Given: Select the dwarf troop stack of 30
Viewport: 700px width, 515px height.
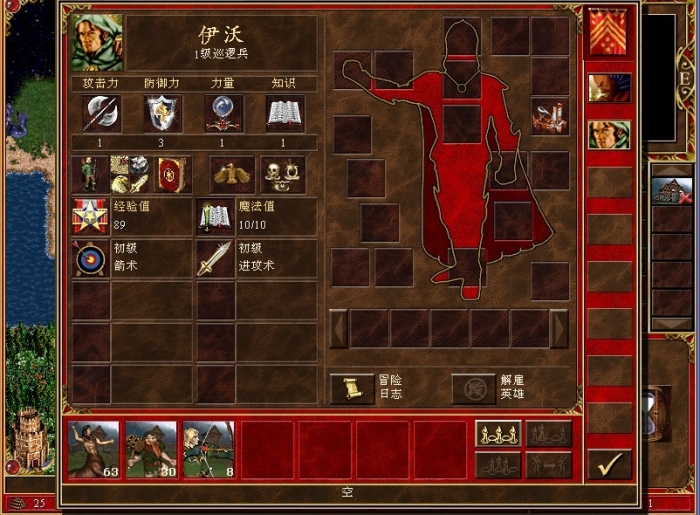Looking at the screenshot, I should (151, 449).
